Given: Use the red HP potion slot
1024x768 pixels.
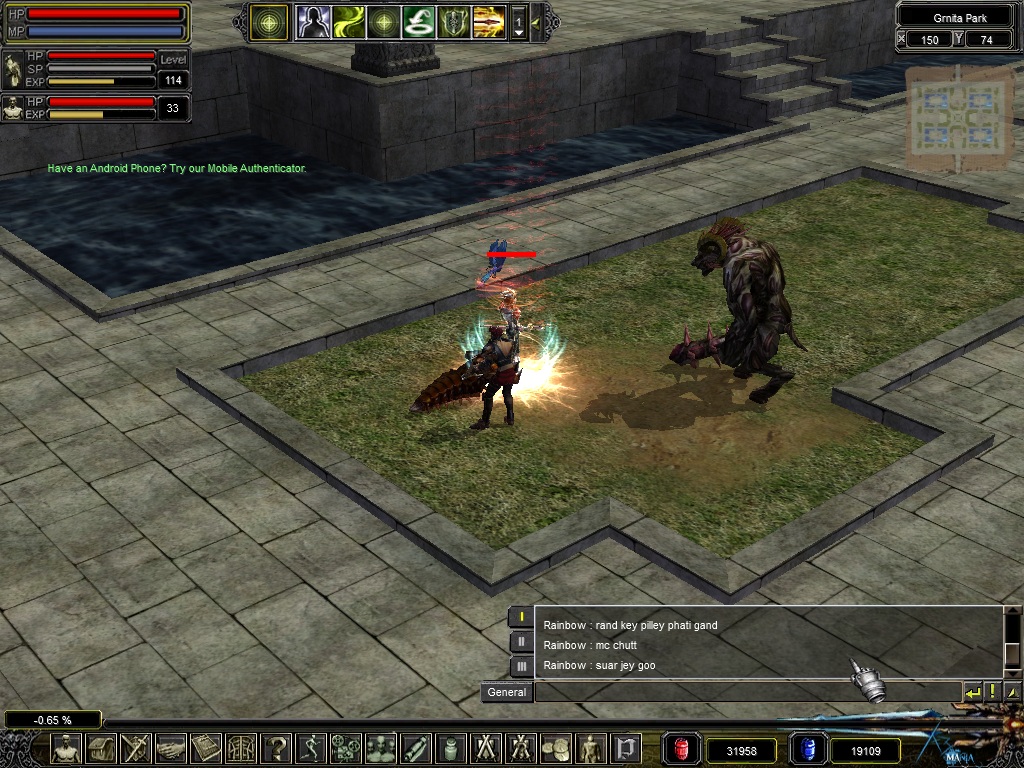Looking at the screenshot, I should pos(683,749).
